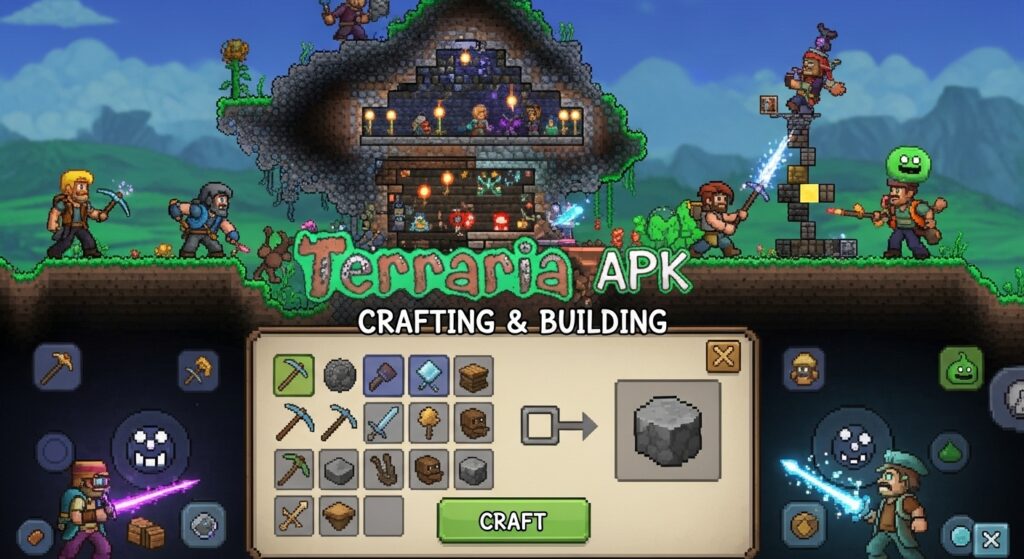Select the diamond-headed tool crafting slot
This screenshot has width=1024, height=559.
point(428,375)
